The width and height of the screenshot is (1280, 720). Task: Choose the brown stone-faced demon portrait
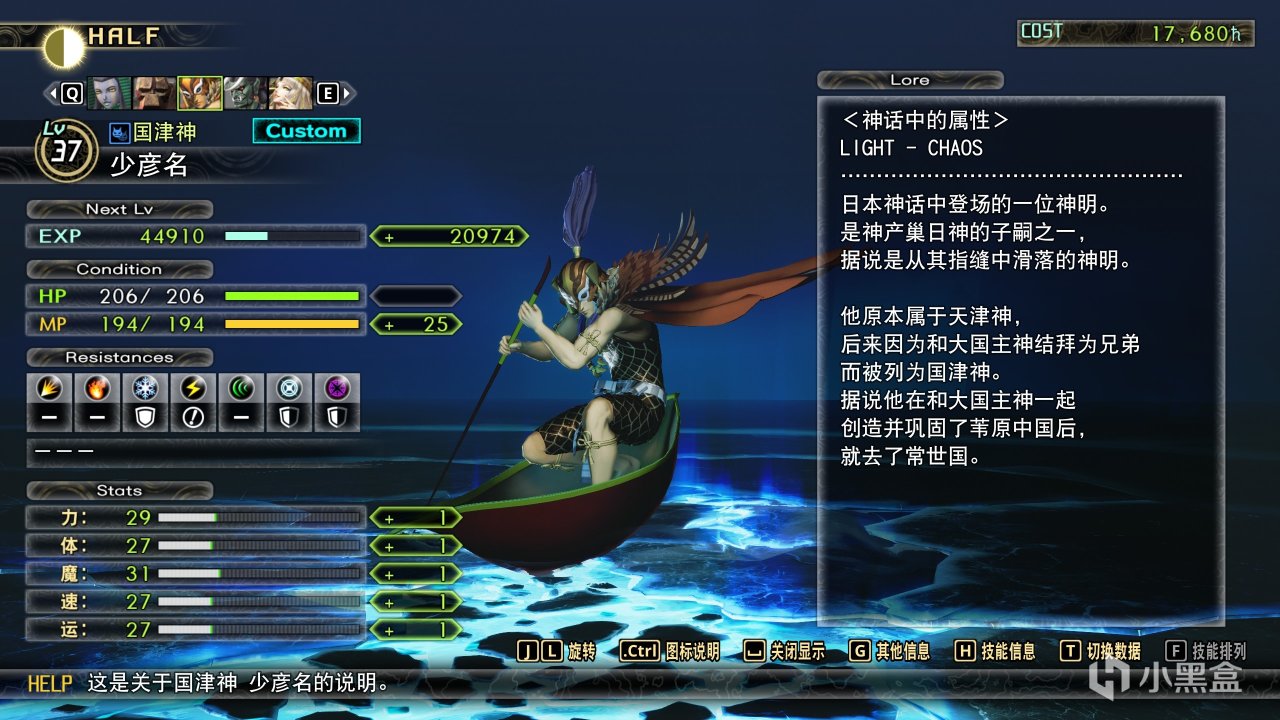[x=154, y=93]
